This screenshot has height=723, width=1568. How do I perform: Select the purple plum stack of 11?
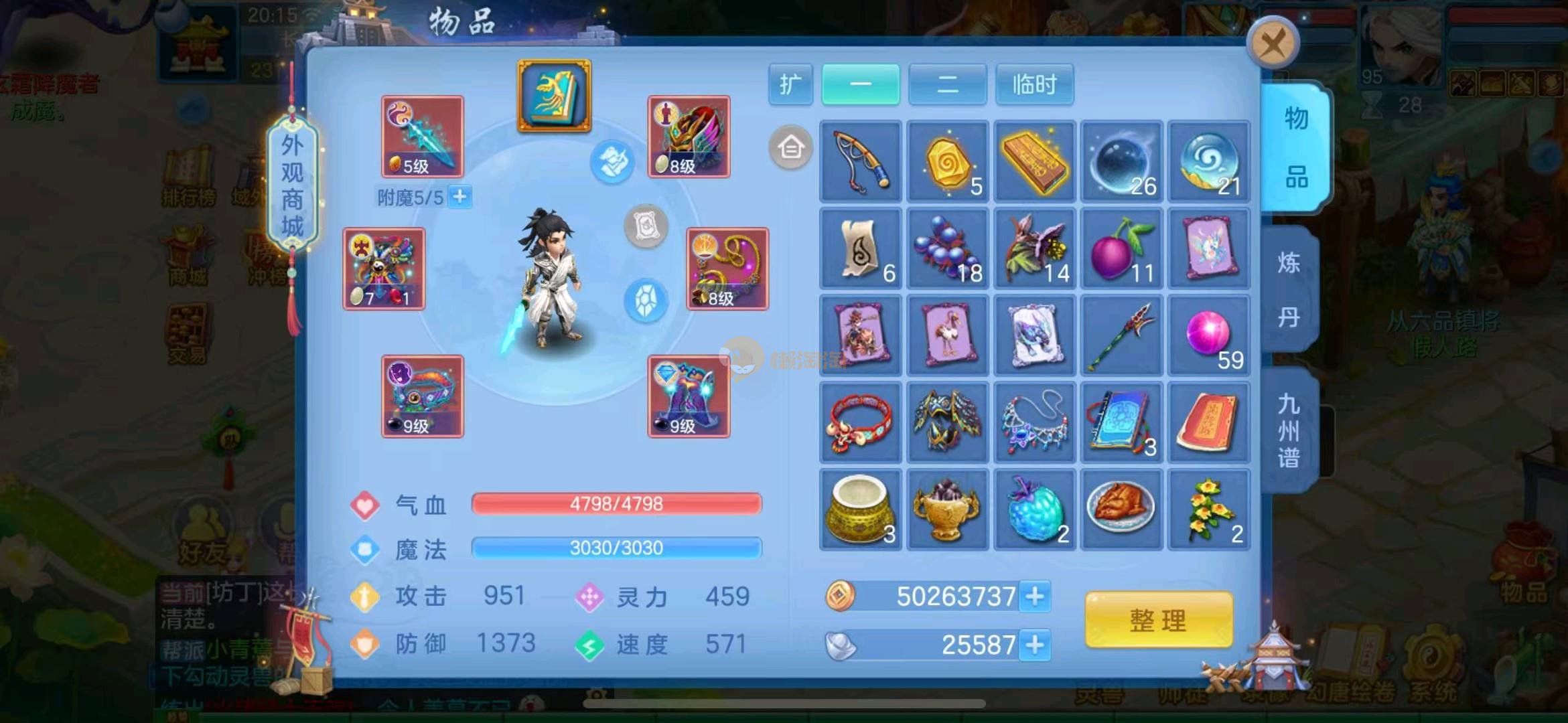1122,248
